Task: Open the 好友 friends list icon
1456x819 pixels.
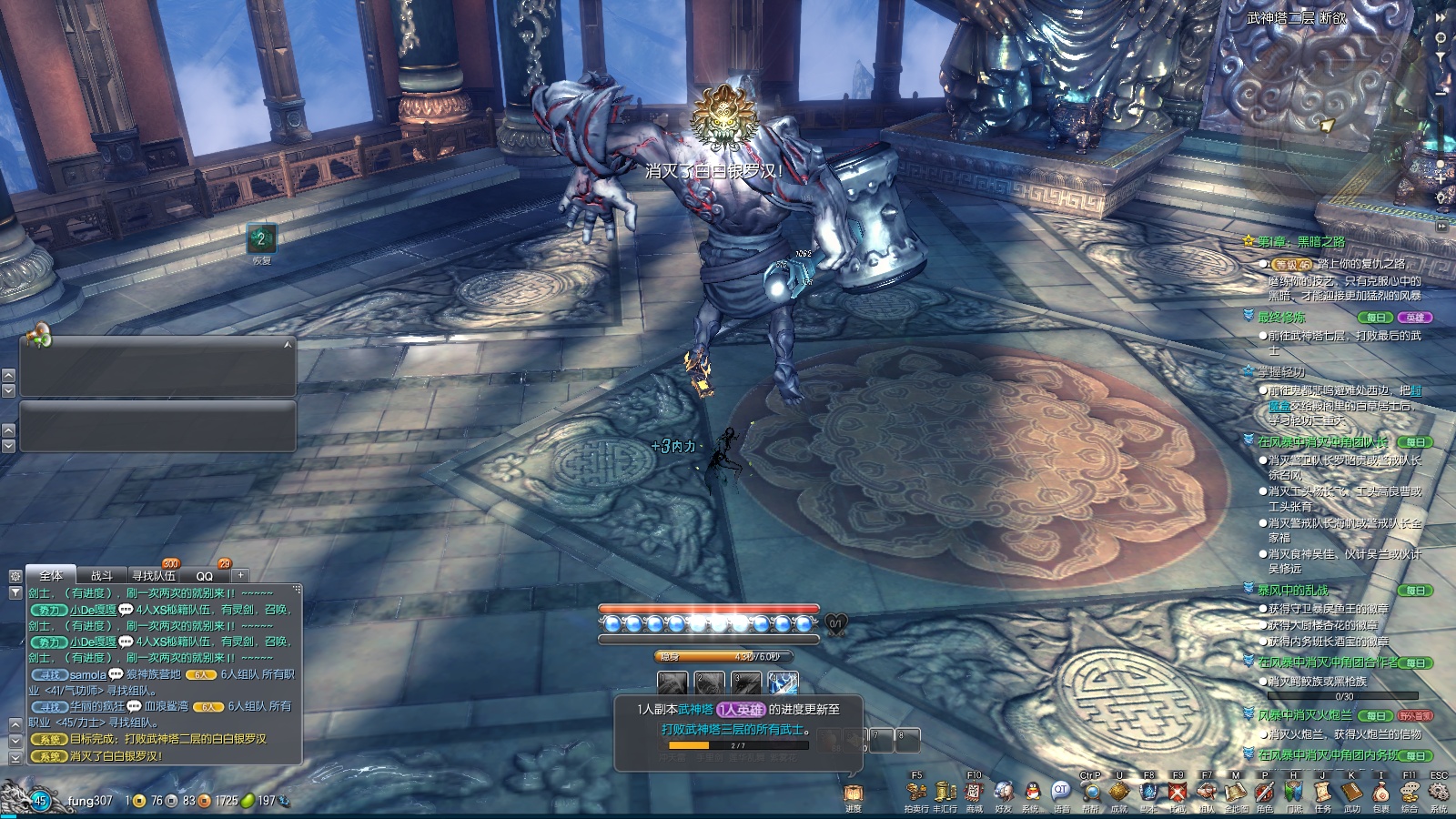Action: coord(1003,793)
